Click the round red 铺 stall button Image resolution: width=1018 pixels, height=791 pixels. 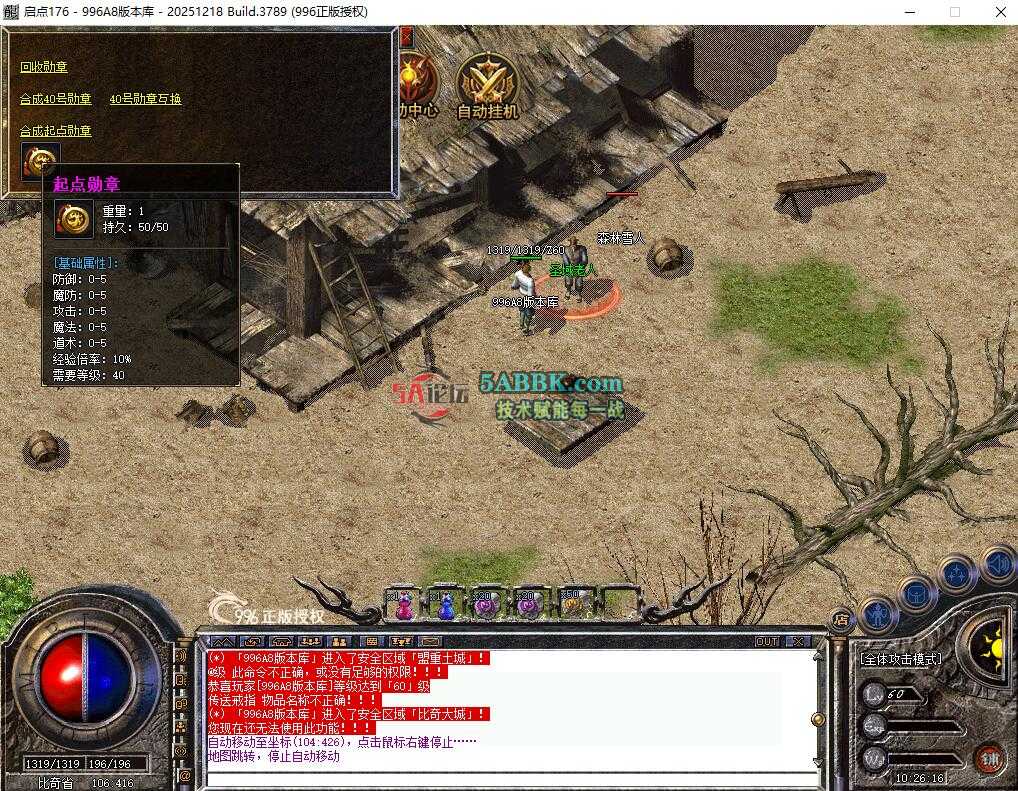tap(990, 756)
